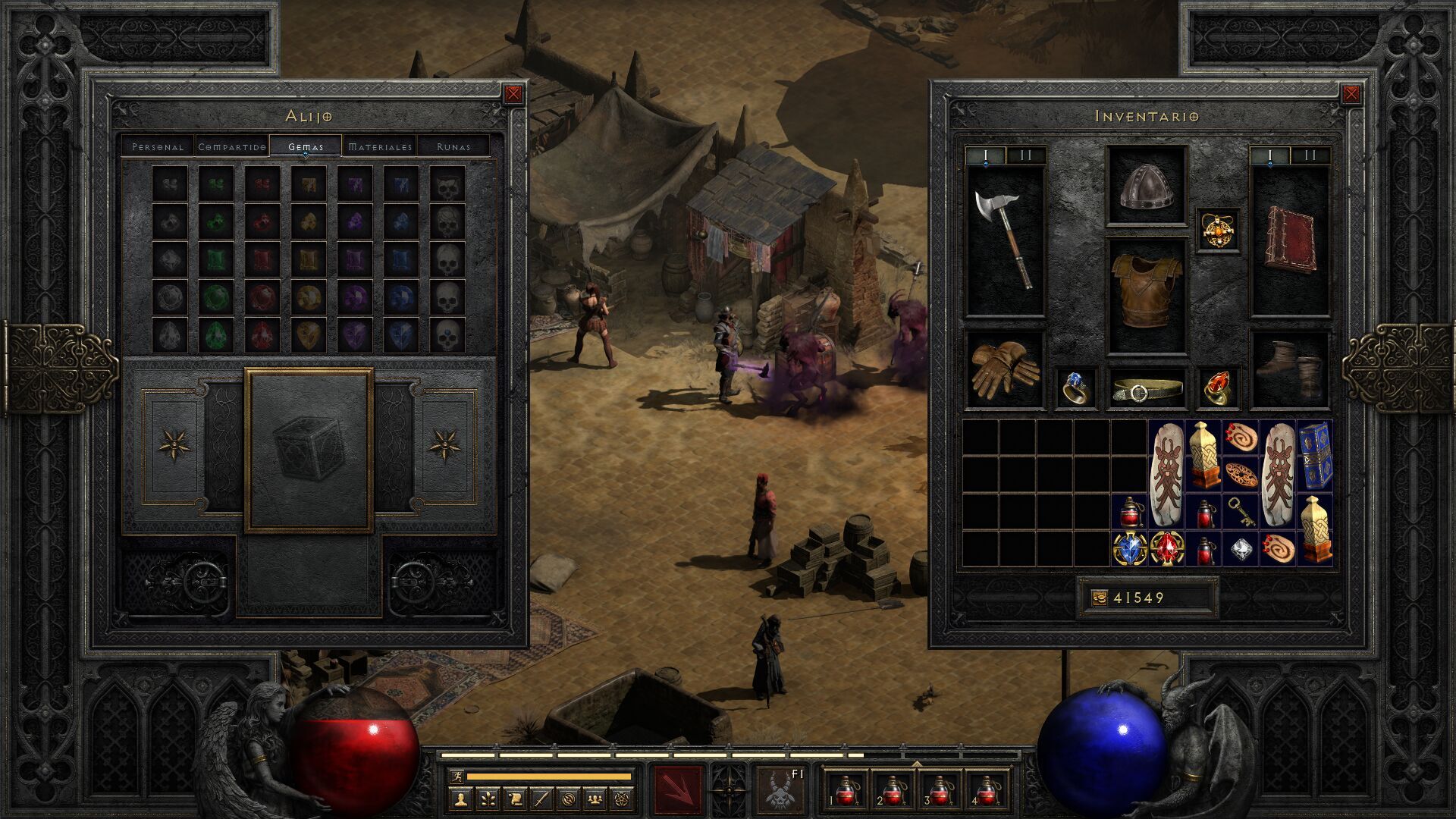Close the Inventario panel
The height and width of the screenshot is (819, 1456).
(1351, 94)
